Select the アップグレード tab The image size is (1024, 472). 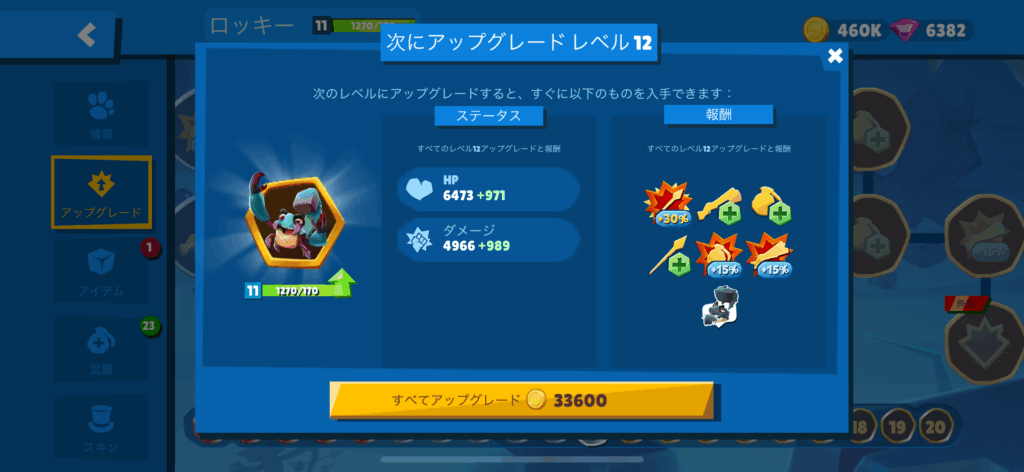(101, 192)
